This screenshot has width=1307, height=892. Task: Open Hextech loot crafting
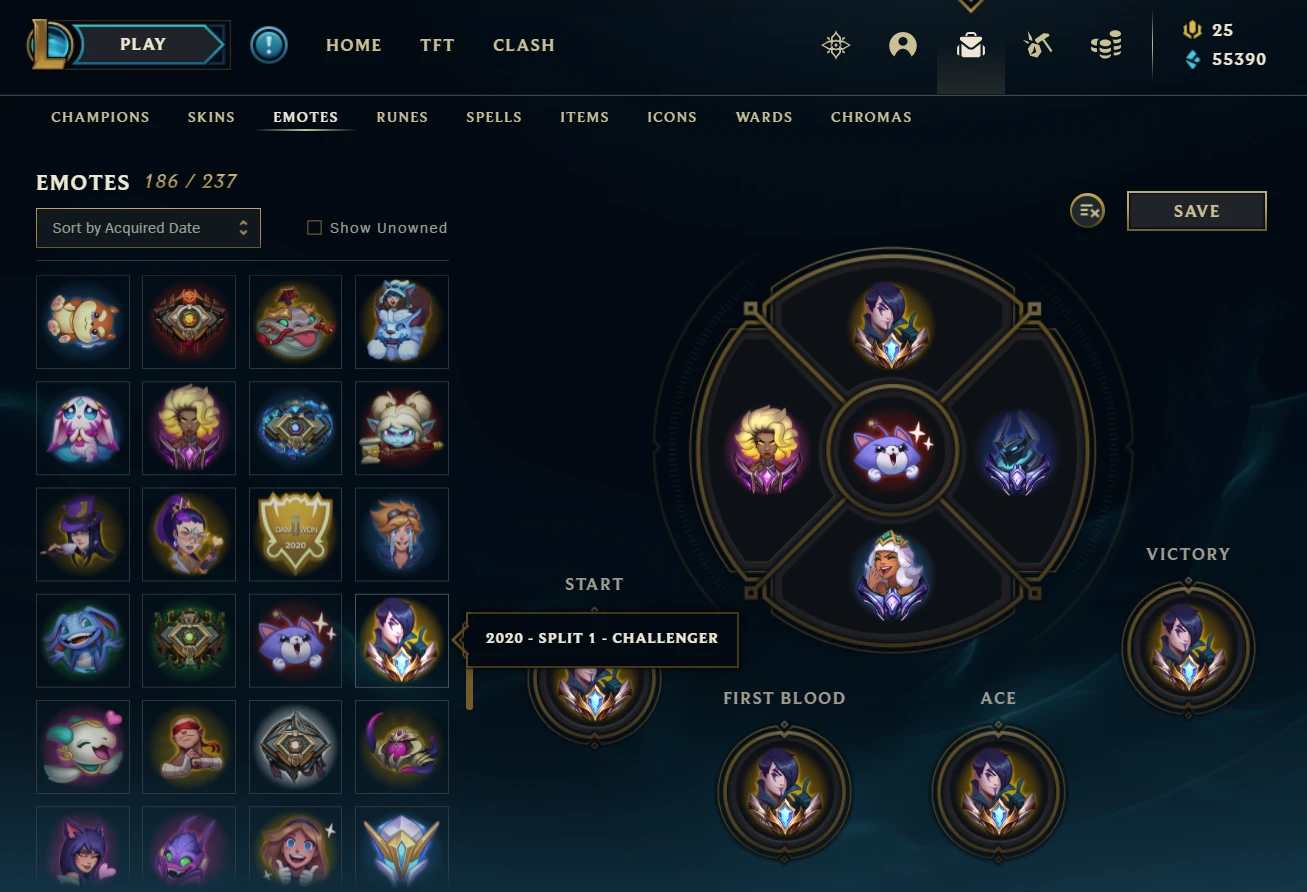point(1037,44)
